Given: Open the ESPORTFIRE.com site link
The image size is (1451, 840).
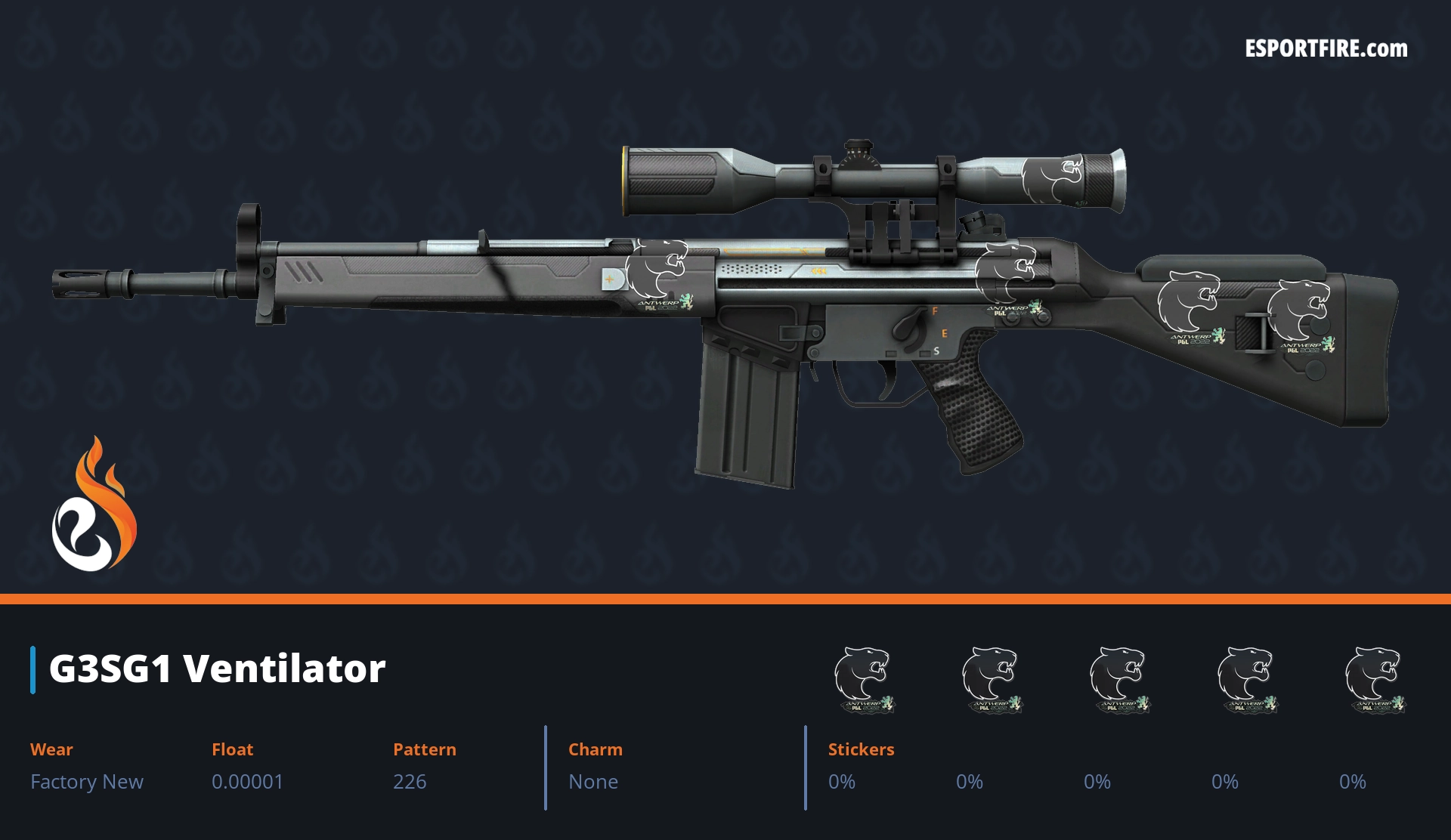Looking at the screenshot, I should coord(1326,49).
